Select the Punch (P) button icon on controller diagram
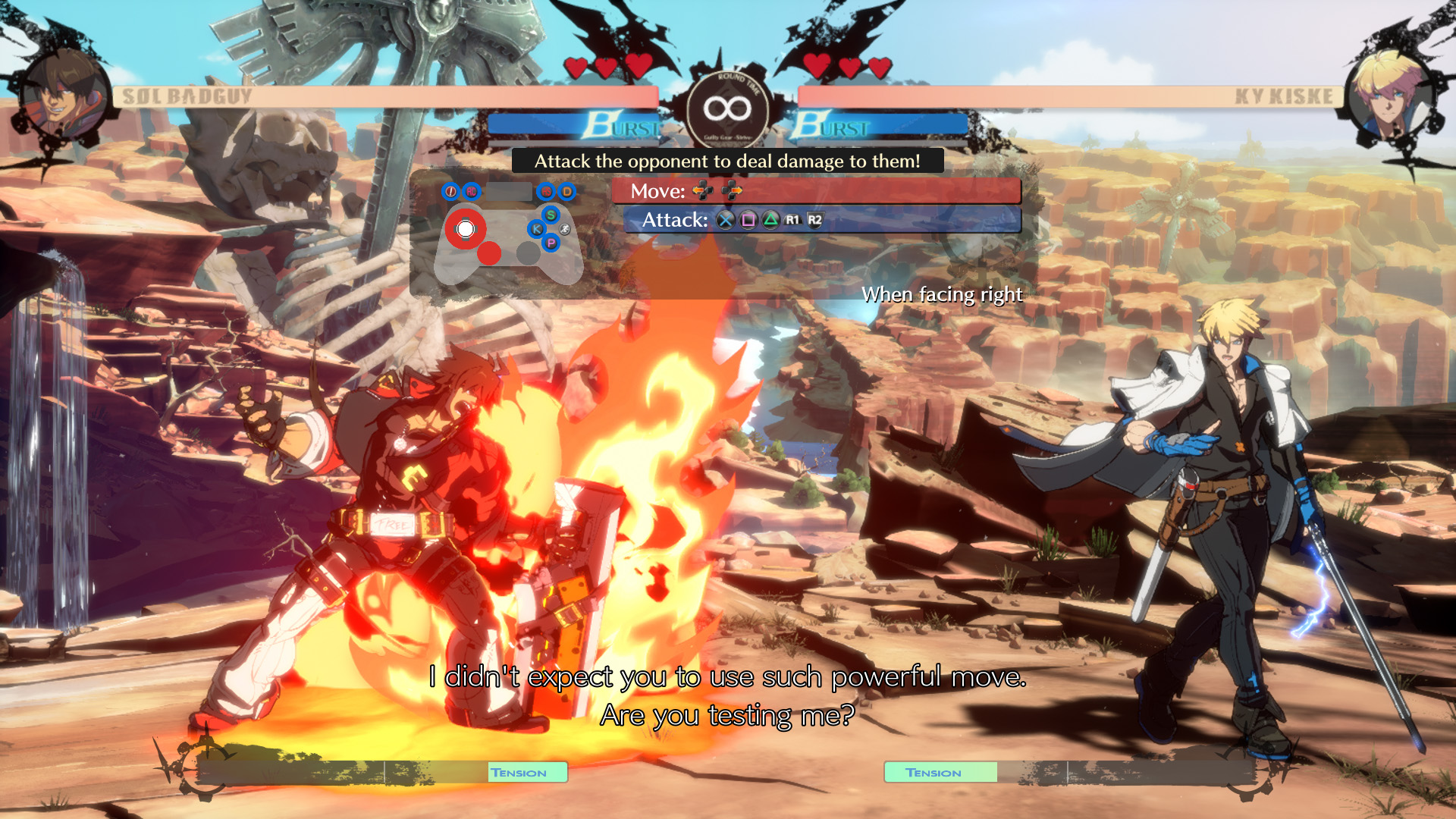1456x819 pixels. tap(551, 243)
